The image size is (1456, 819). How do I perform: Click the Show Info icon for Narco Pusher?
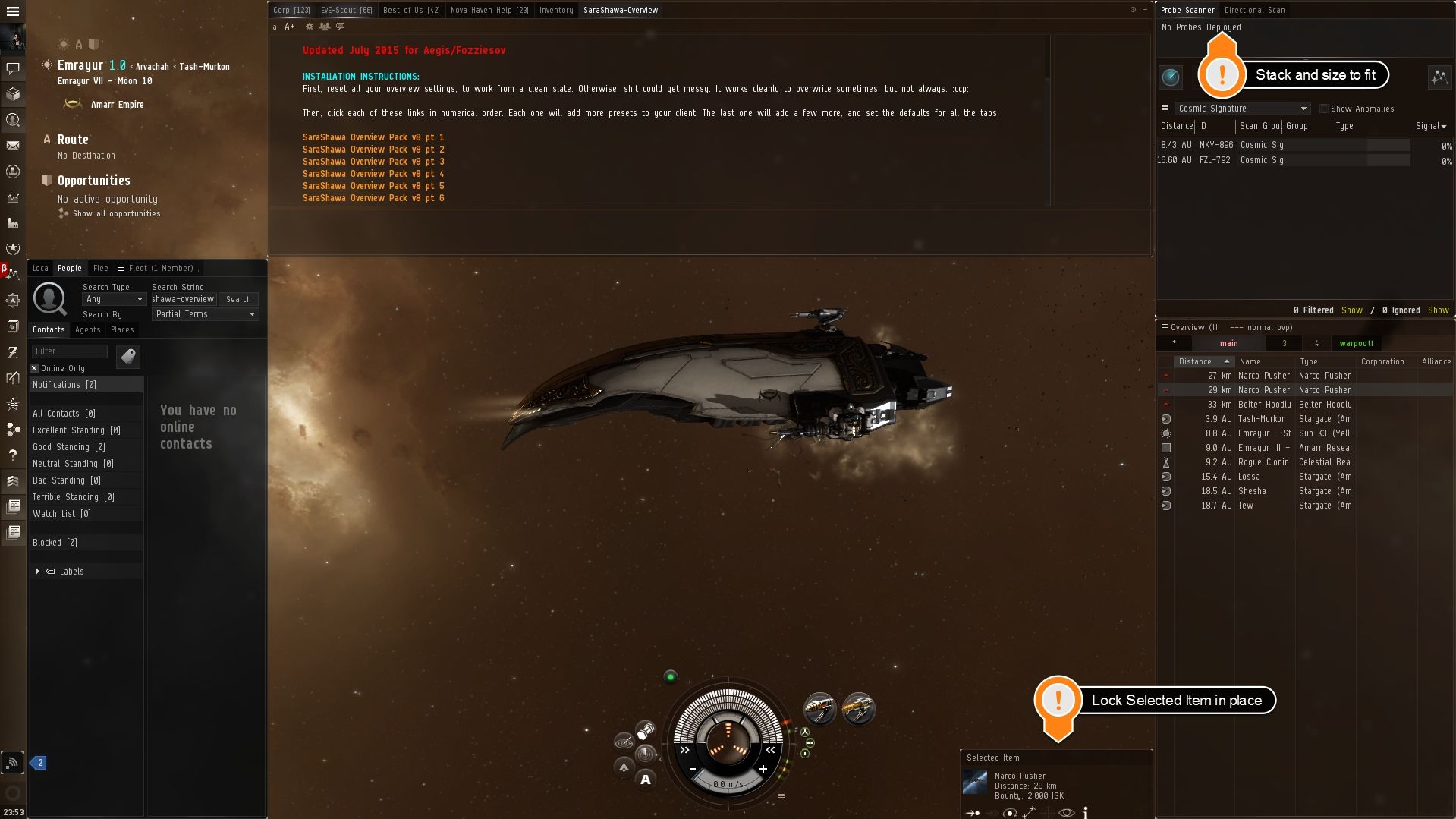pos(1085,813)
